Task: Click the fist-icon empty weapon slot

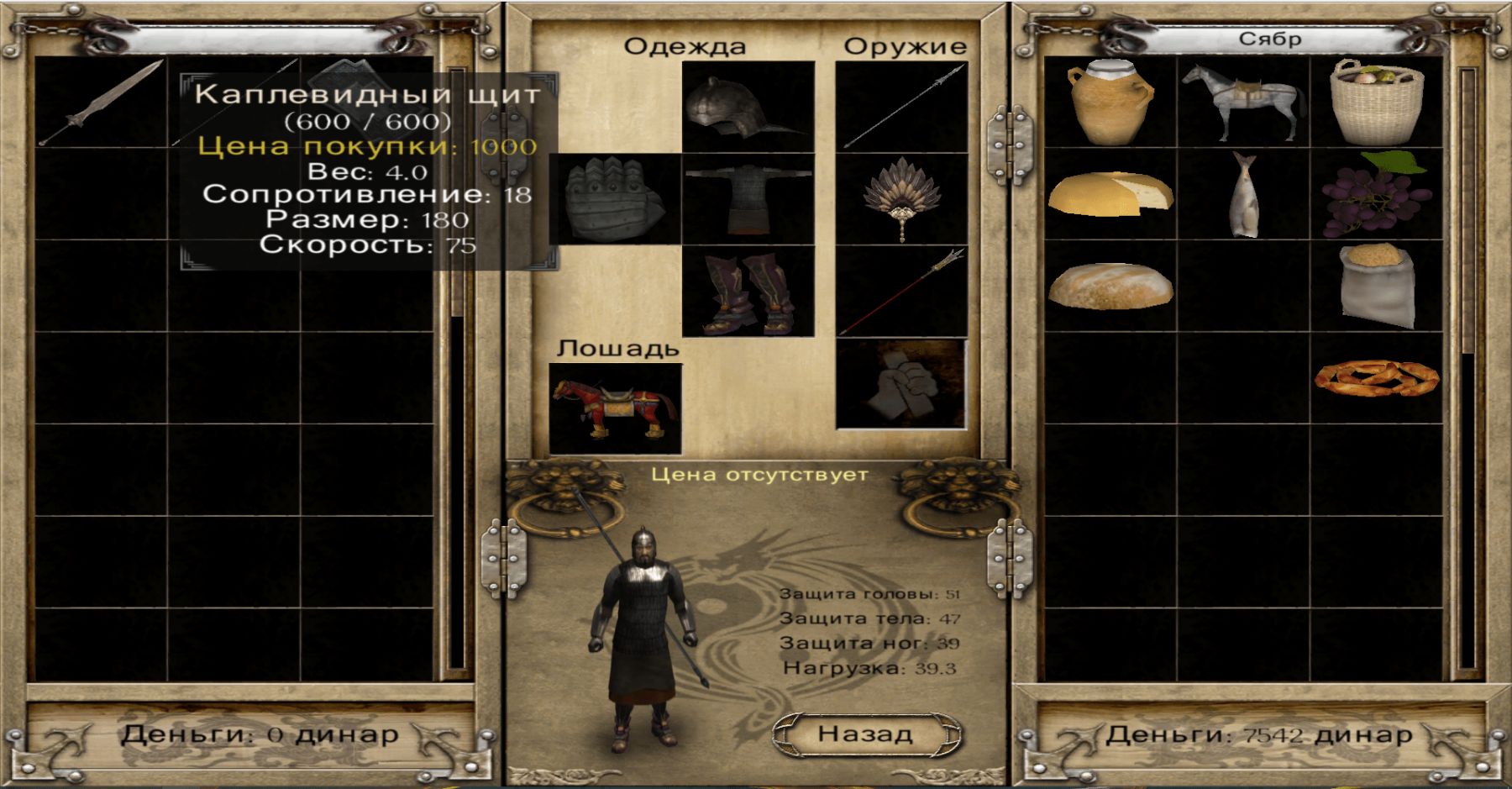Action: click(x=901, y=383)
